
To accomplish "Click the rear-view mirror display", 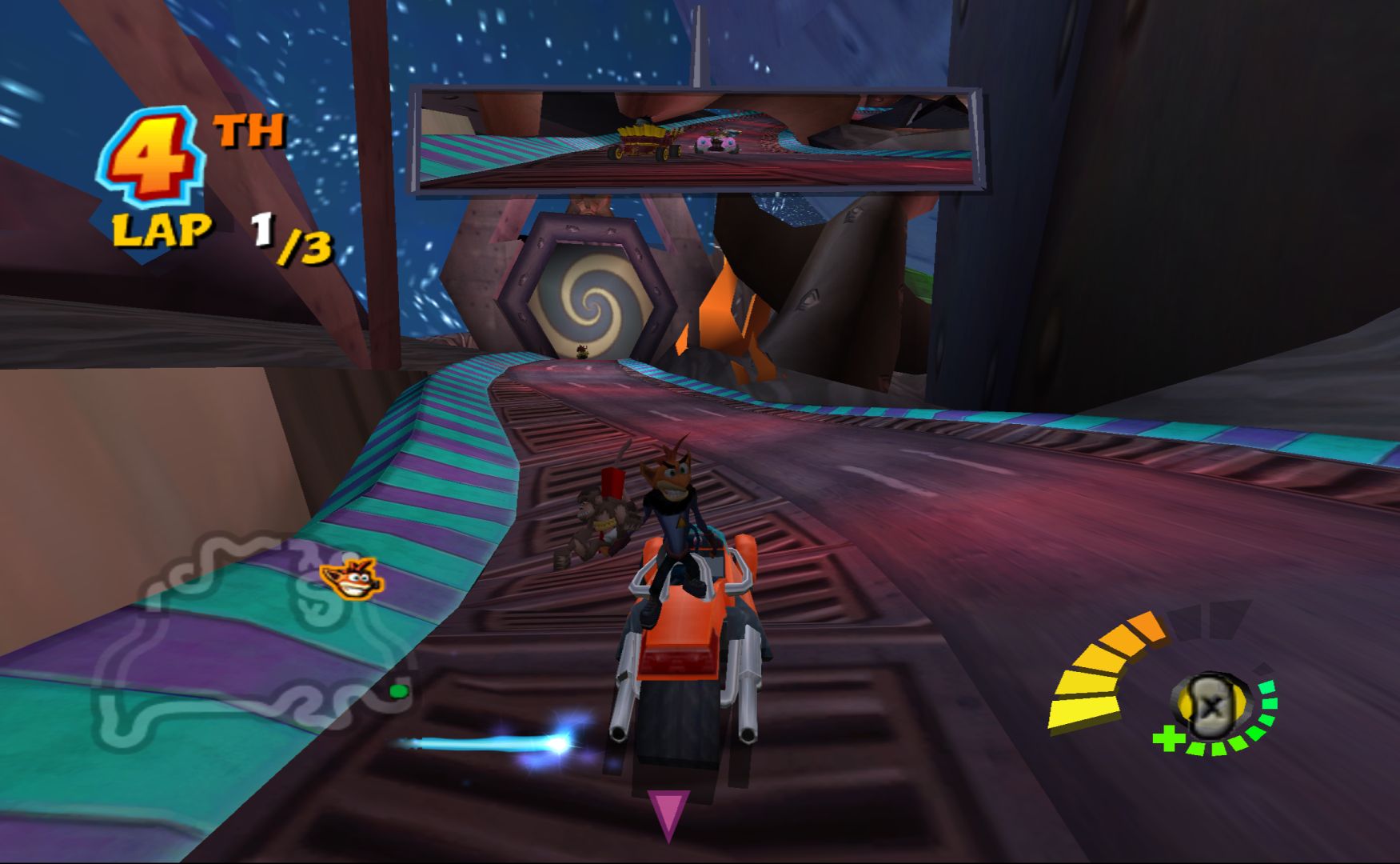I will pyautogui.click(x=695, y=141).
